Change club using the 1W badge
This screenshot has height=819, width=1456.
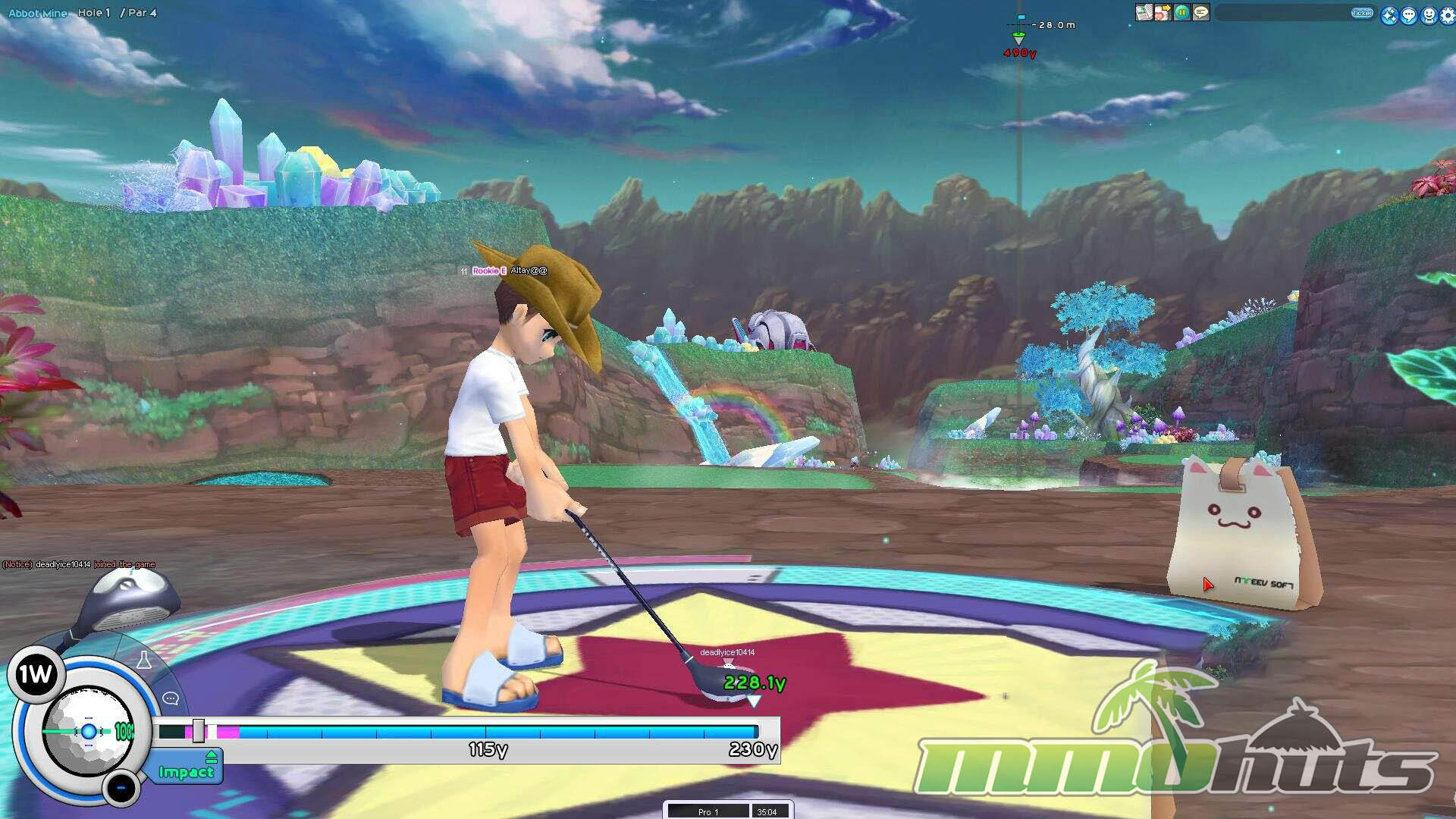coord(35,674)
